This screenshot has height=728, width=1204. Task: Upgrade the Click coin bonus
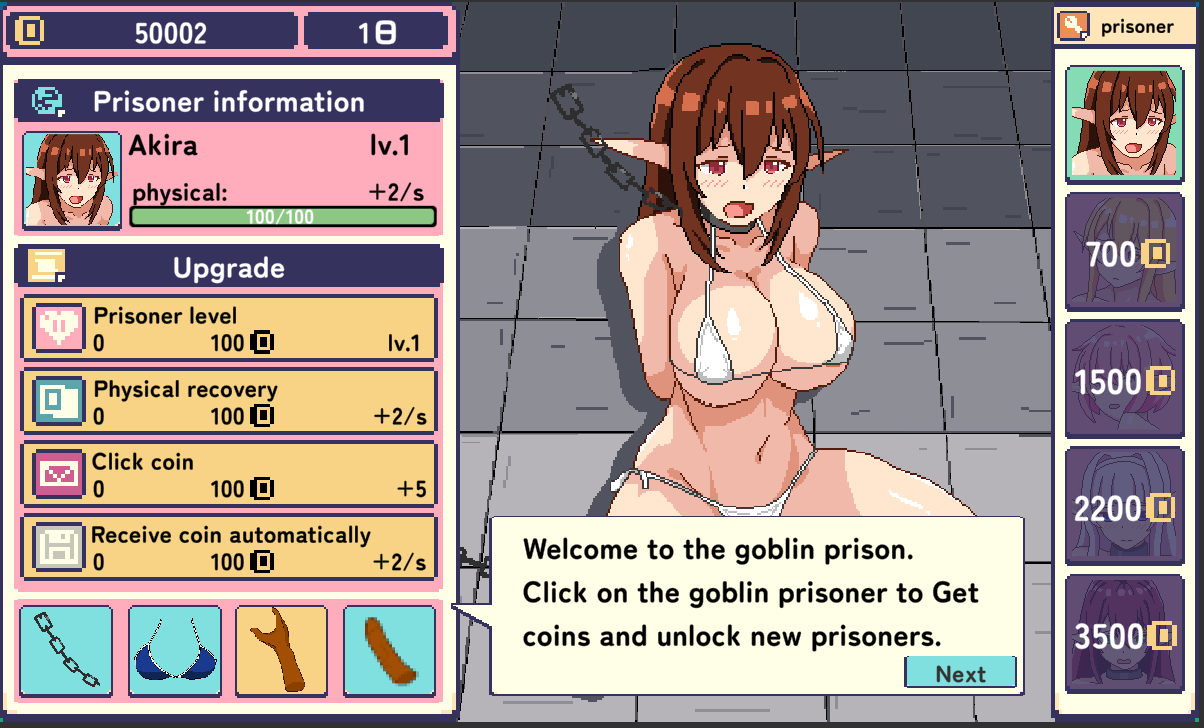click(229, 475)
